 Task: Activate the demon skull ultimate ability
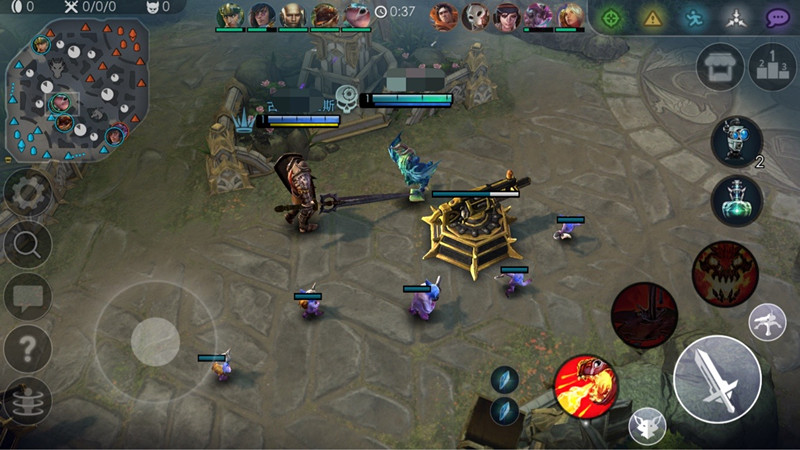click(725, 271)
